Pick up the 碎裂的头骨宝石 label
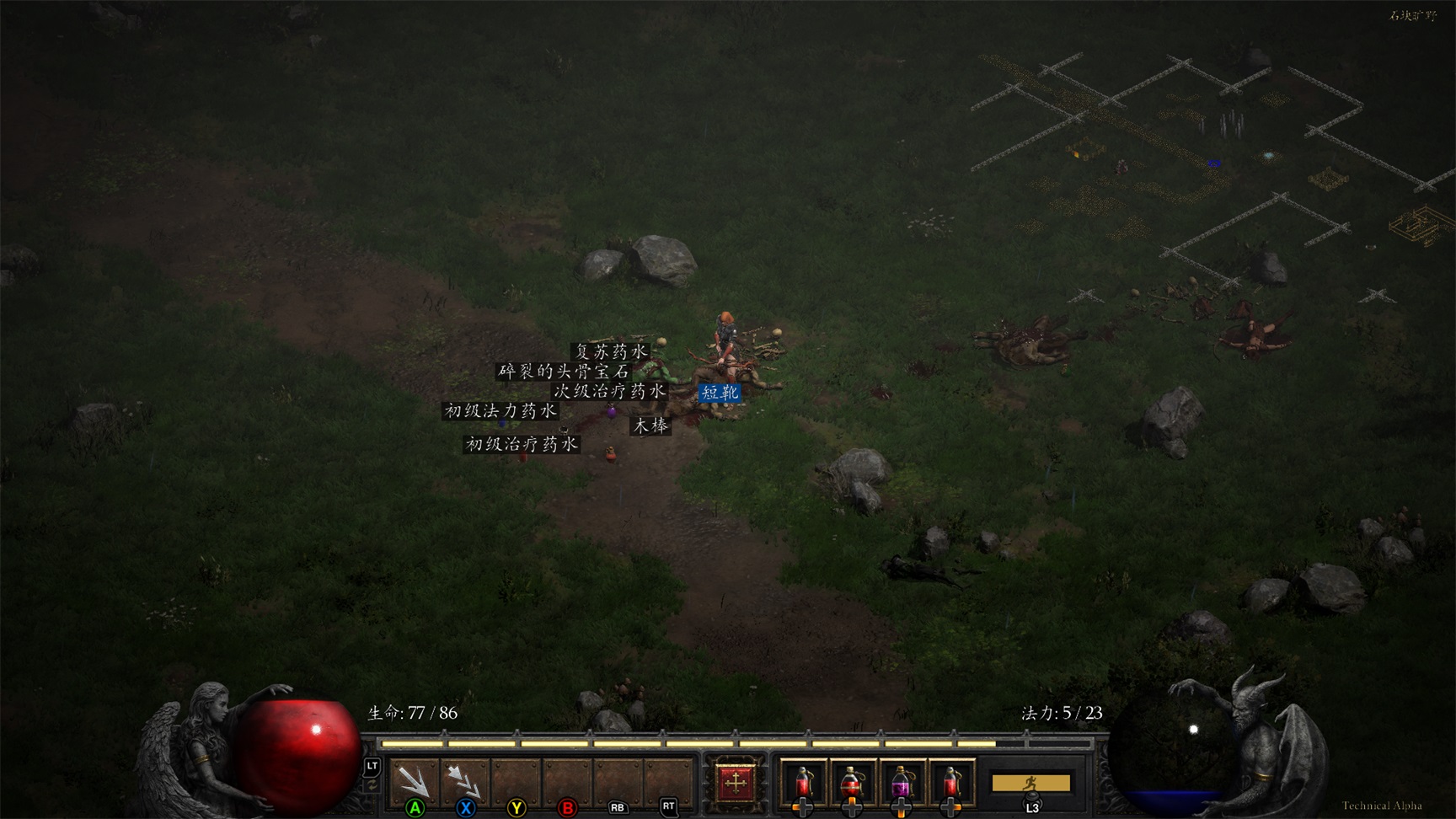 coord(564,372)
